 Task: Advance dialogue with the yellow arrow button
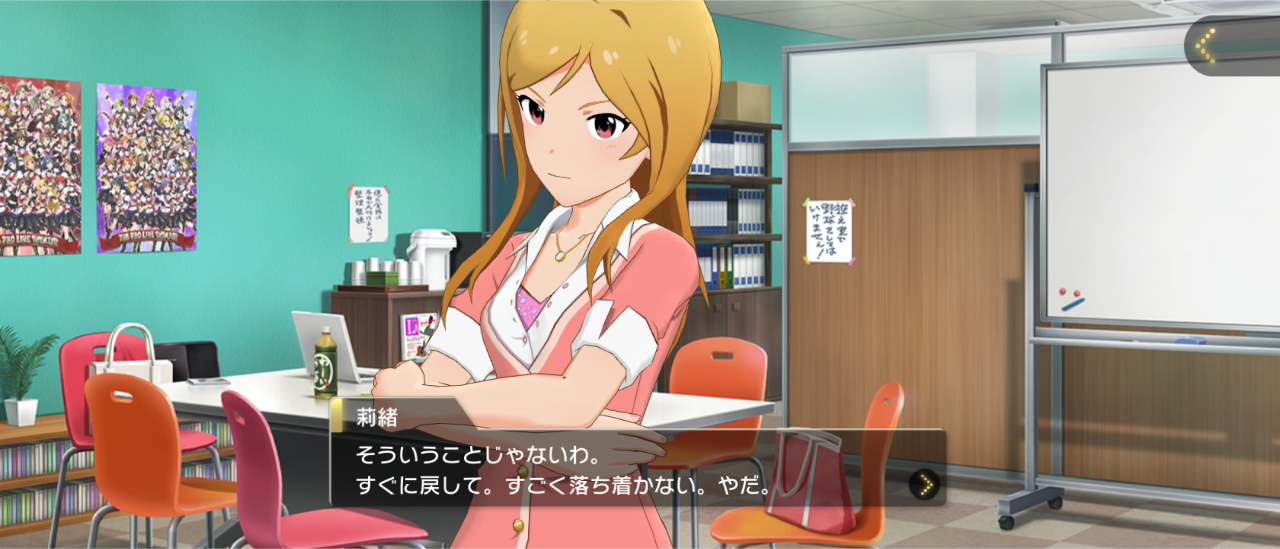[x=926, y=485]
